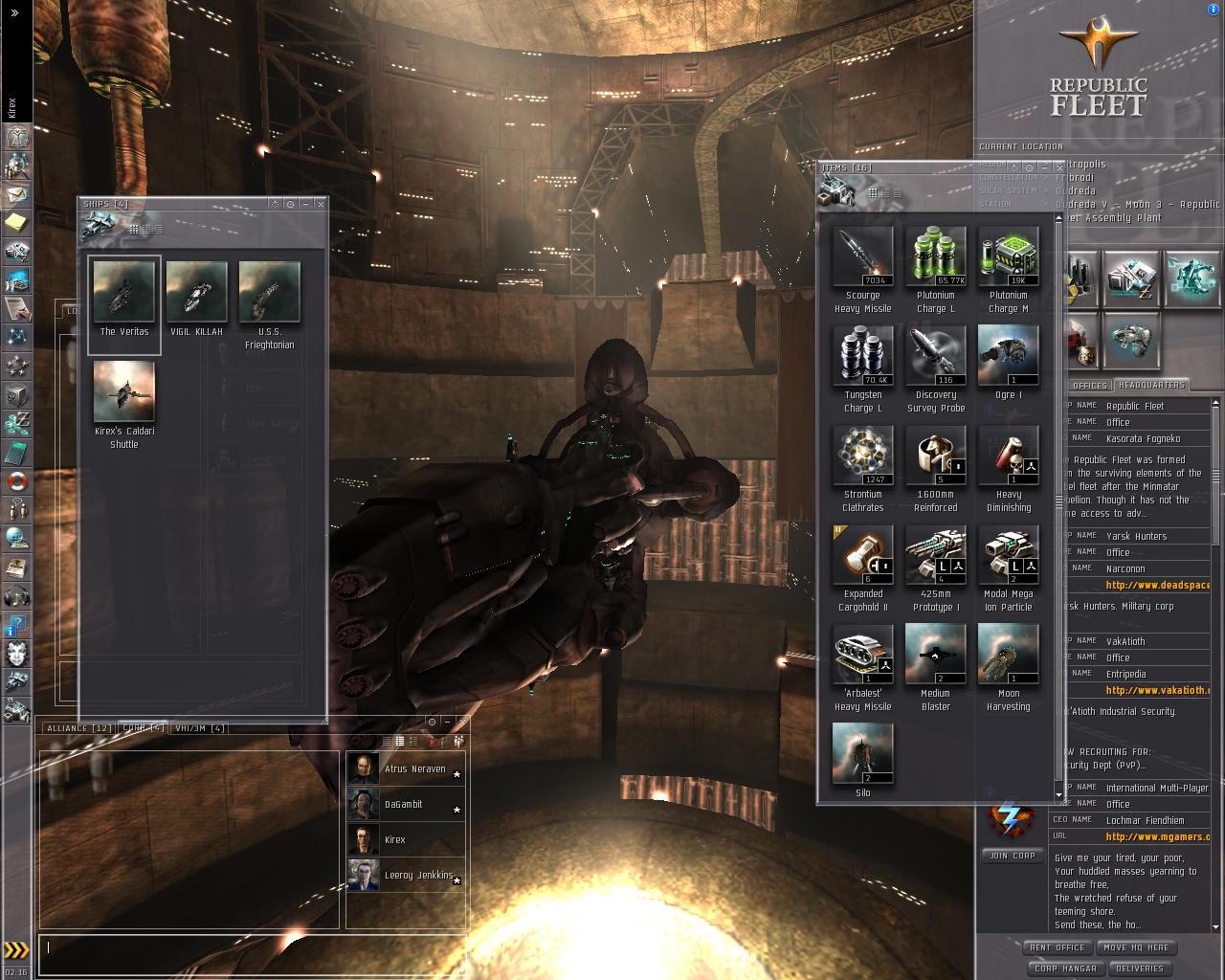Close the Items window

coord(1059,167)
